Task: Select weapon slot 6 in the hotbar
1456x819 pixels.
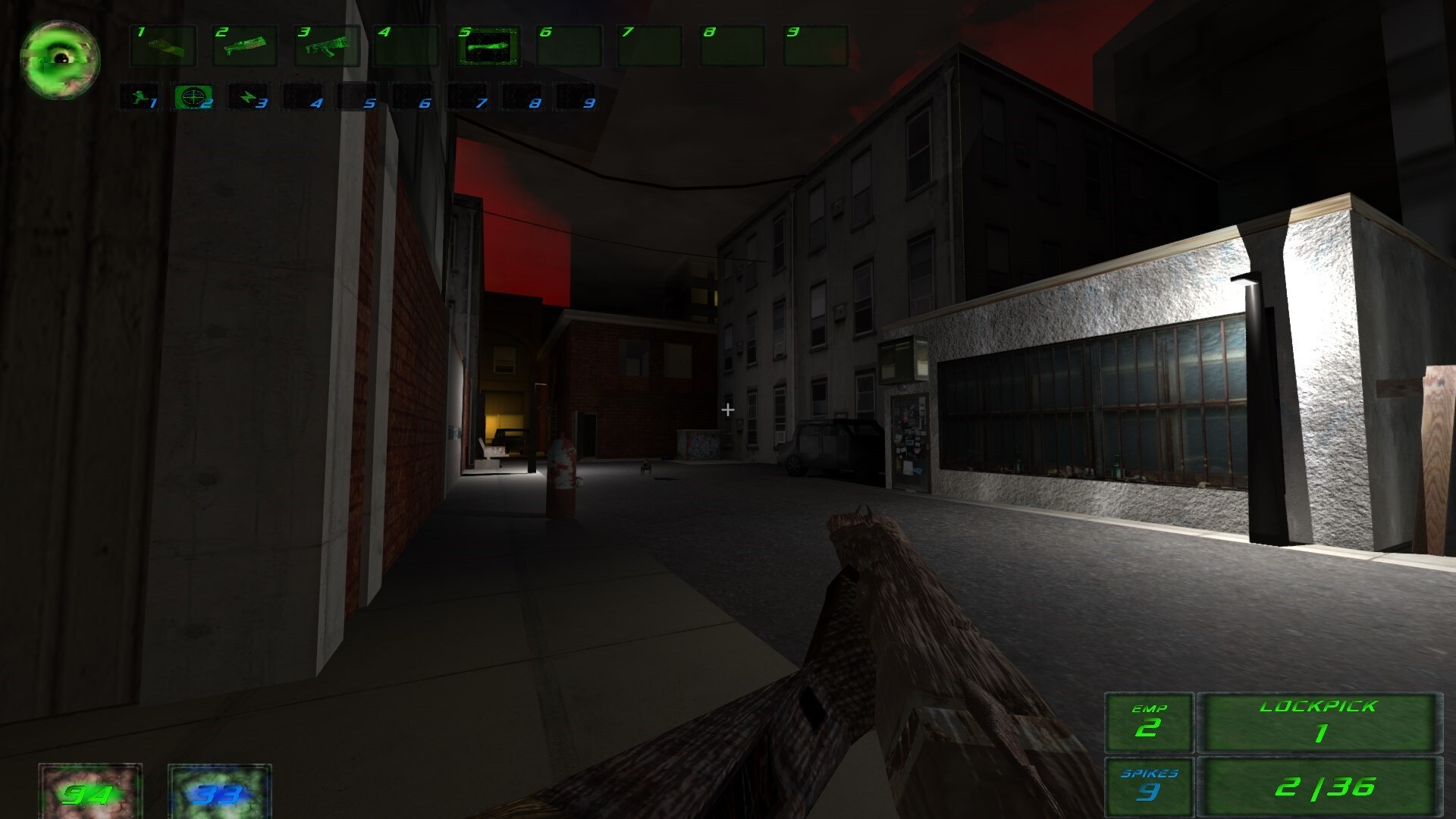Action: coord(569,47)
